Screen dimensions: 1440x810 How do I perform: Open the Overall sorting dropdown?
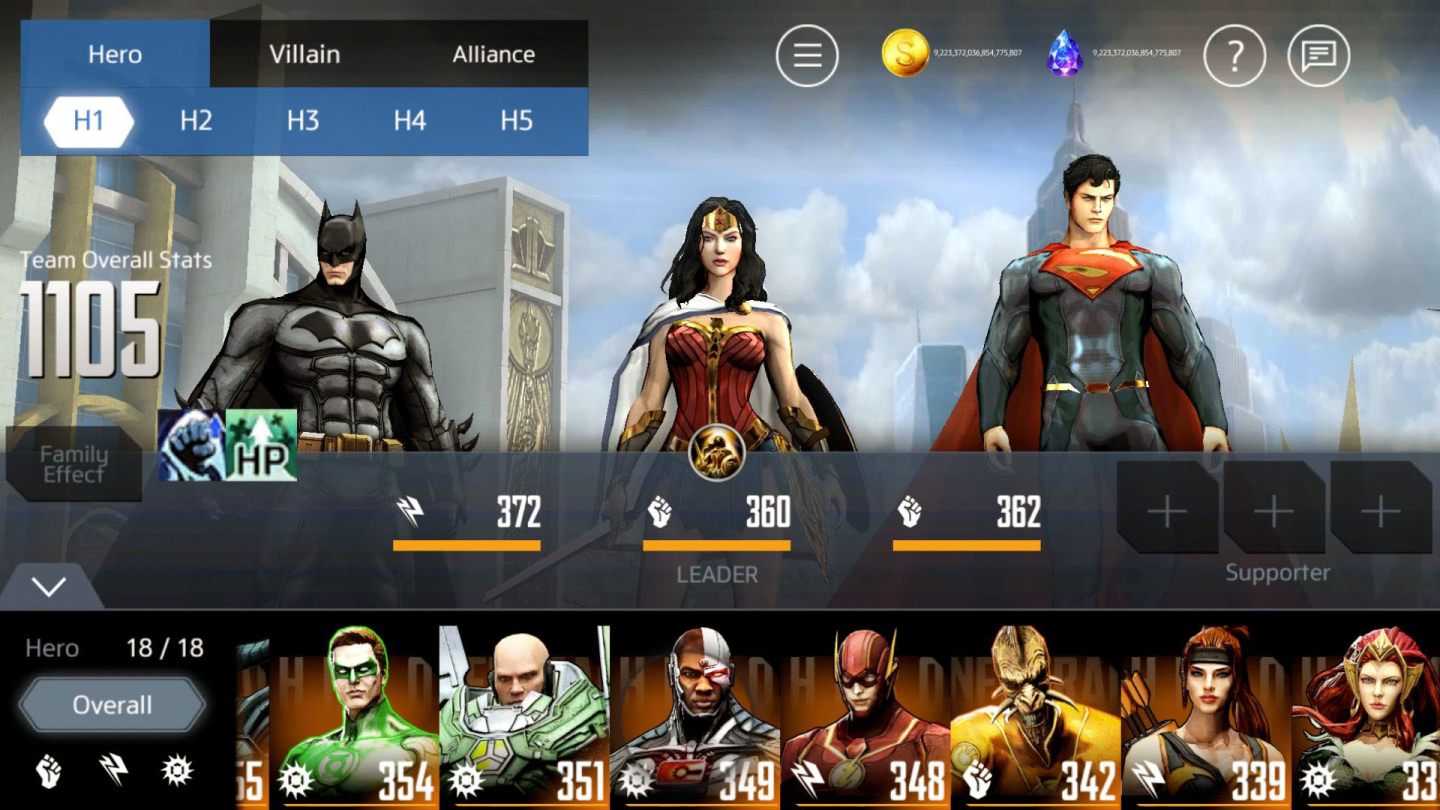tap(110, 704)
